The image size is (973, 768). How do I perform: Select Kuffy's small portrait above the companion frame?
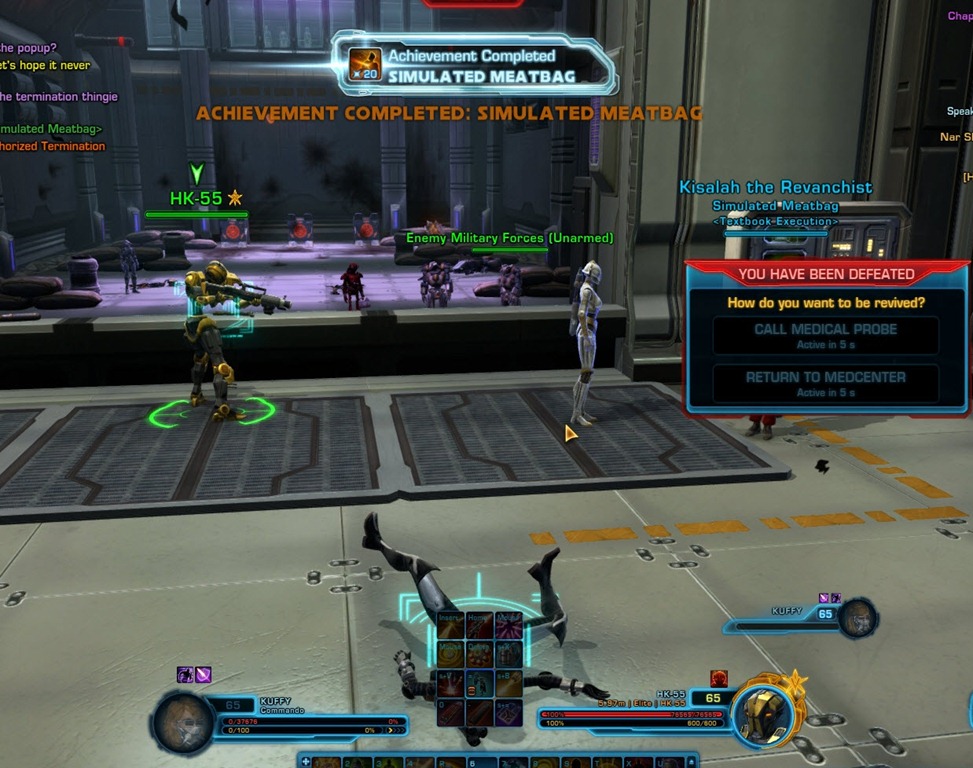tap(858, 618)
